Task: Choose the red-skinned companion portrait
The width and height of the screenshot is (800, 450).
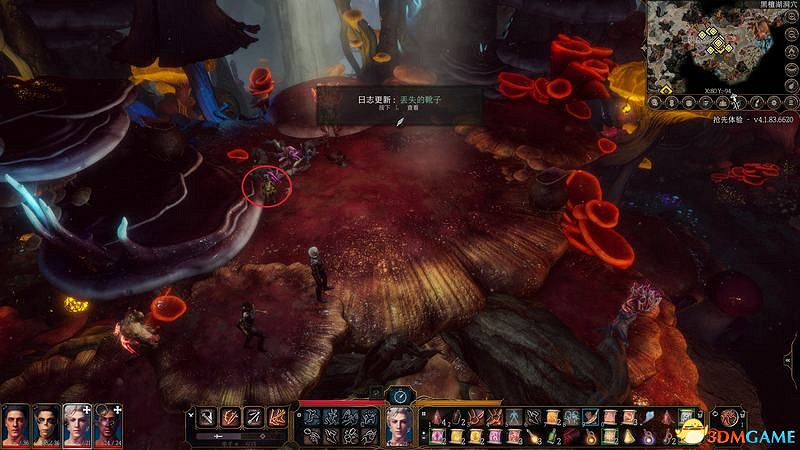Action: pos(108,424)
